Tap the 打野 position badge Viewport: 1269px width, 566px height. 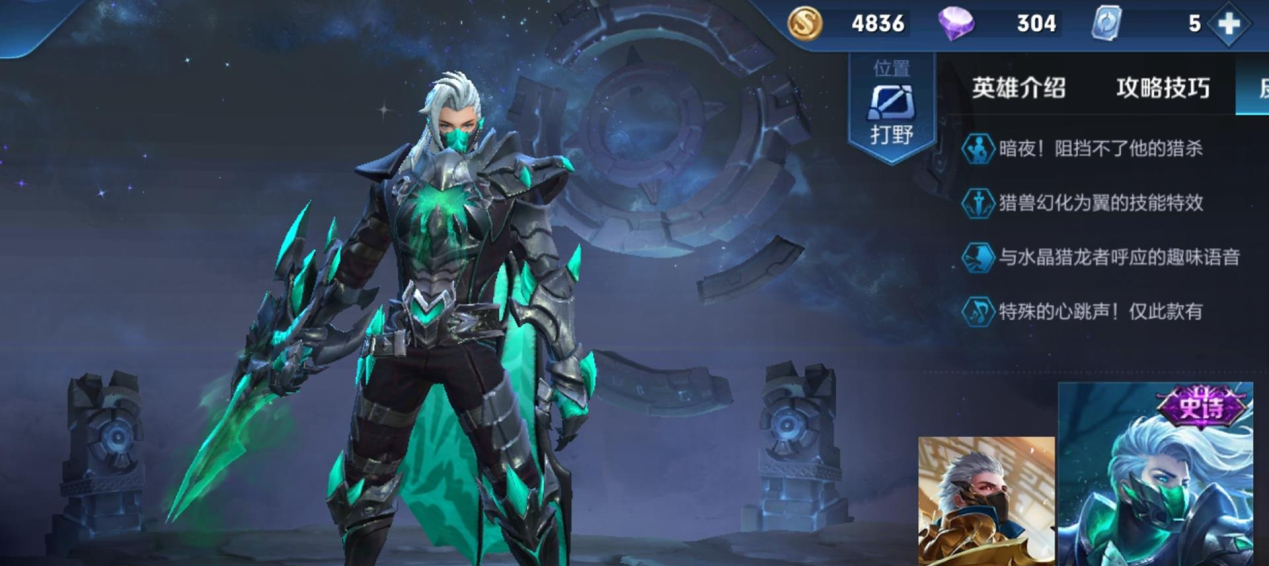[891, 108]
